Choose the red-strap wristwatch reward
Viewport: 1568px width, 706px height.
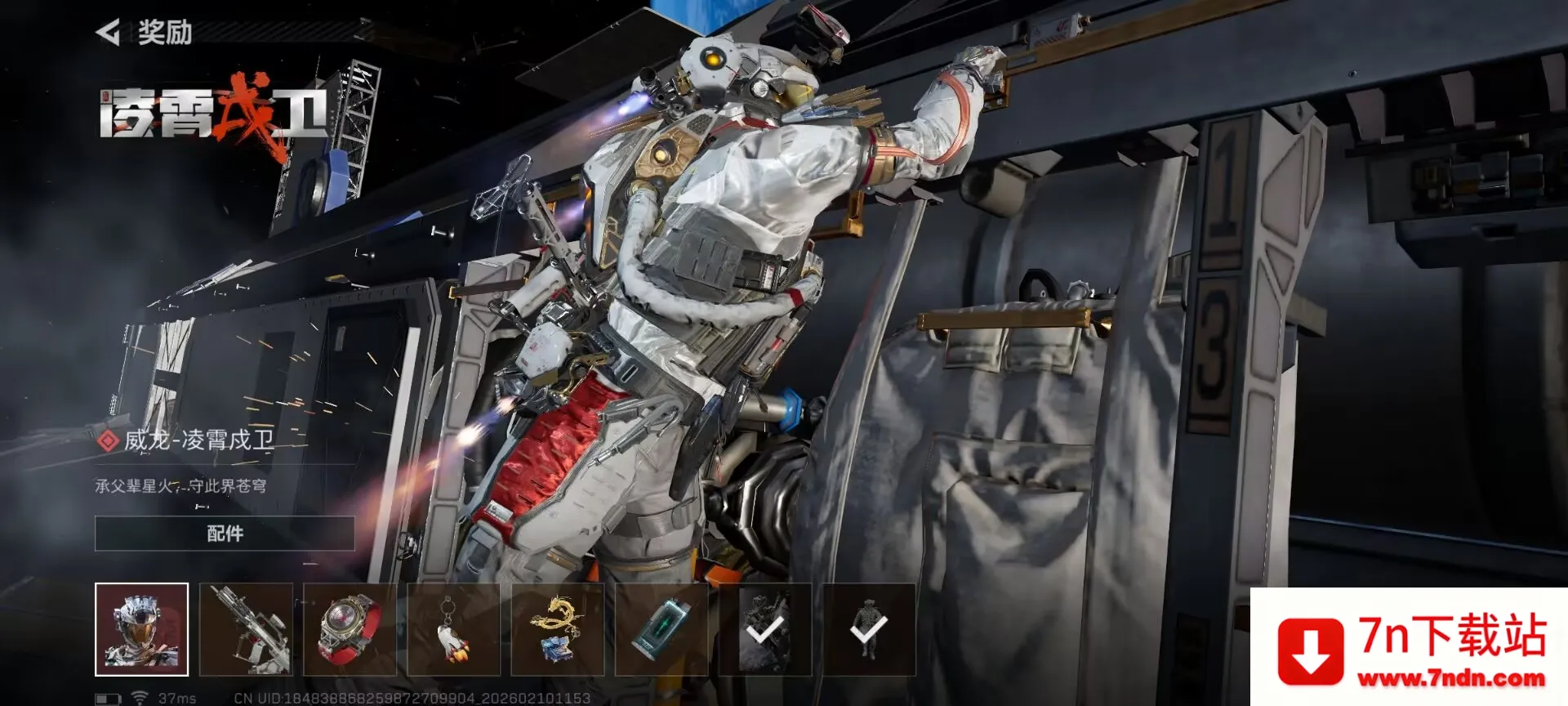[x=350, y=629]
